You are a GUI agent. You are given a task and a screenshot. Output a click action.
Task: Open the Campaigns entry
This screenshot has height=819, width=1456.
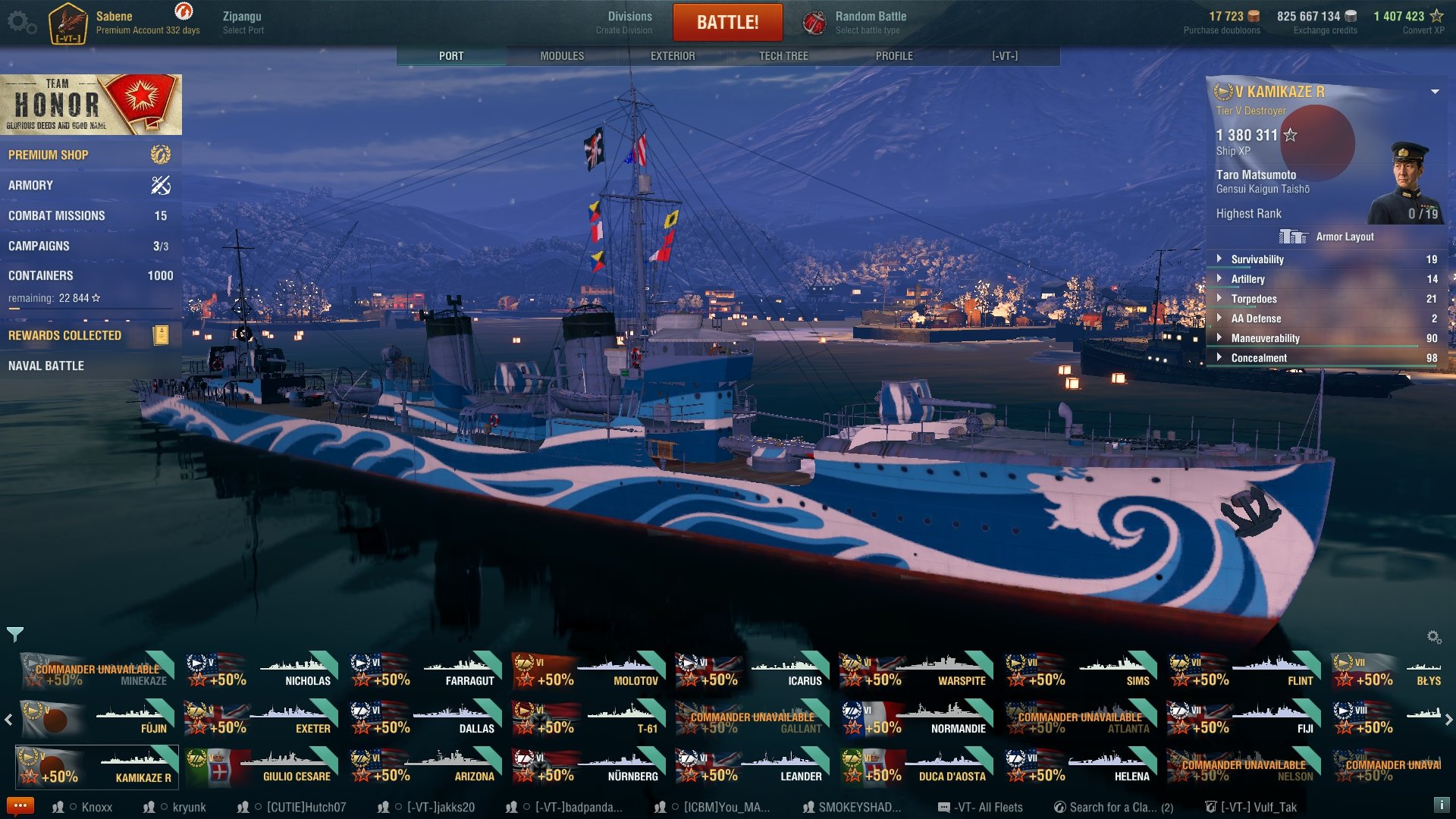pyautogui.click(x=39, y=246)
